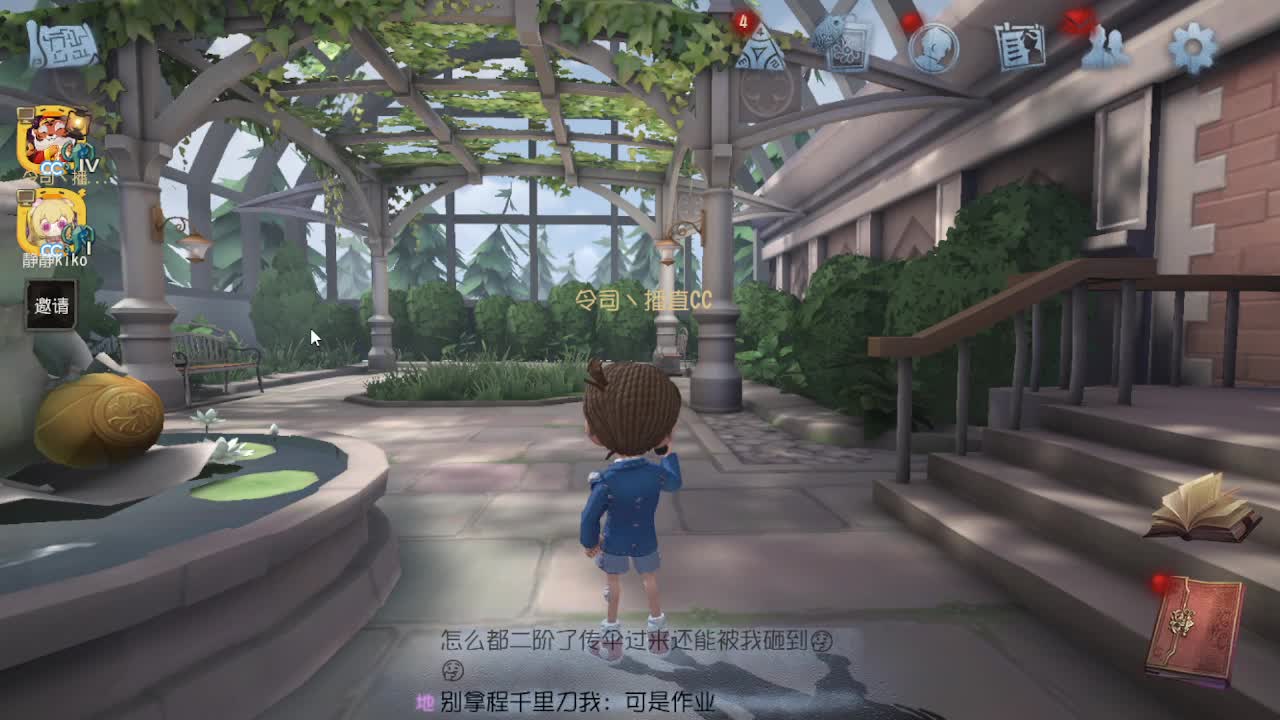The height and width of the screenshot is (720, 1280).
Task: Click the owl charm icon beside the emblem
Action: [826, 35]
